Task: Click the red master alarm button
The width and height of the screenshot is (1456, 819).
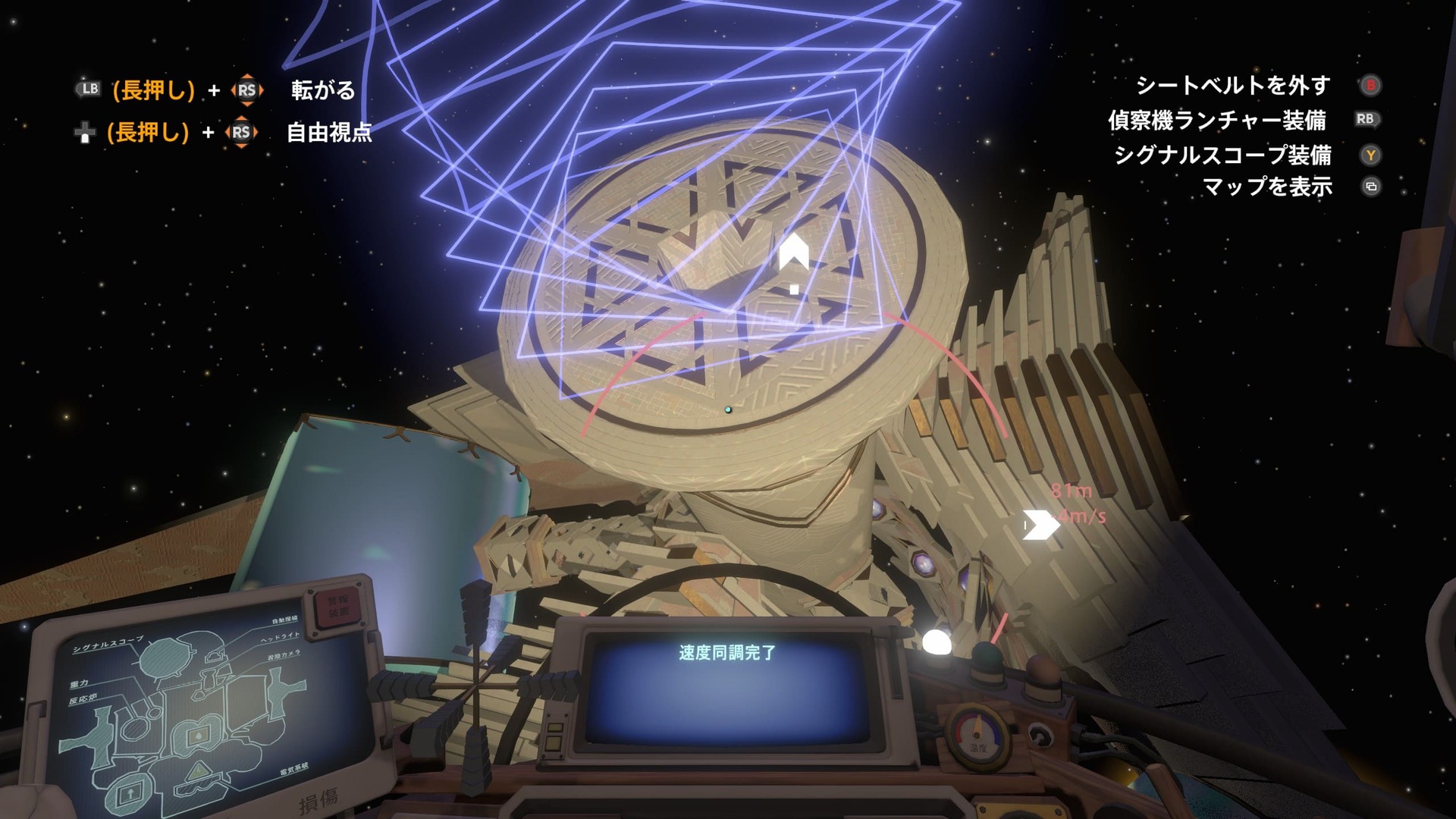Action: [336, 608]
